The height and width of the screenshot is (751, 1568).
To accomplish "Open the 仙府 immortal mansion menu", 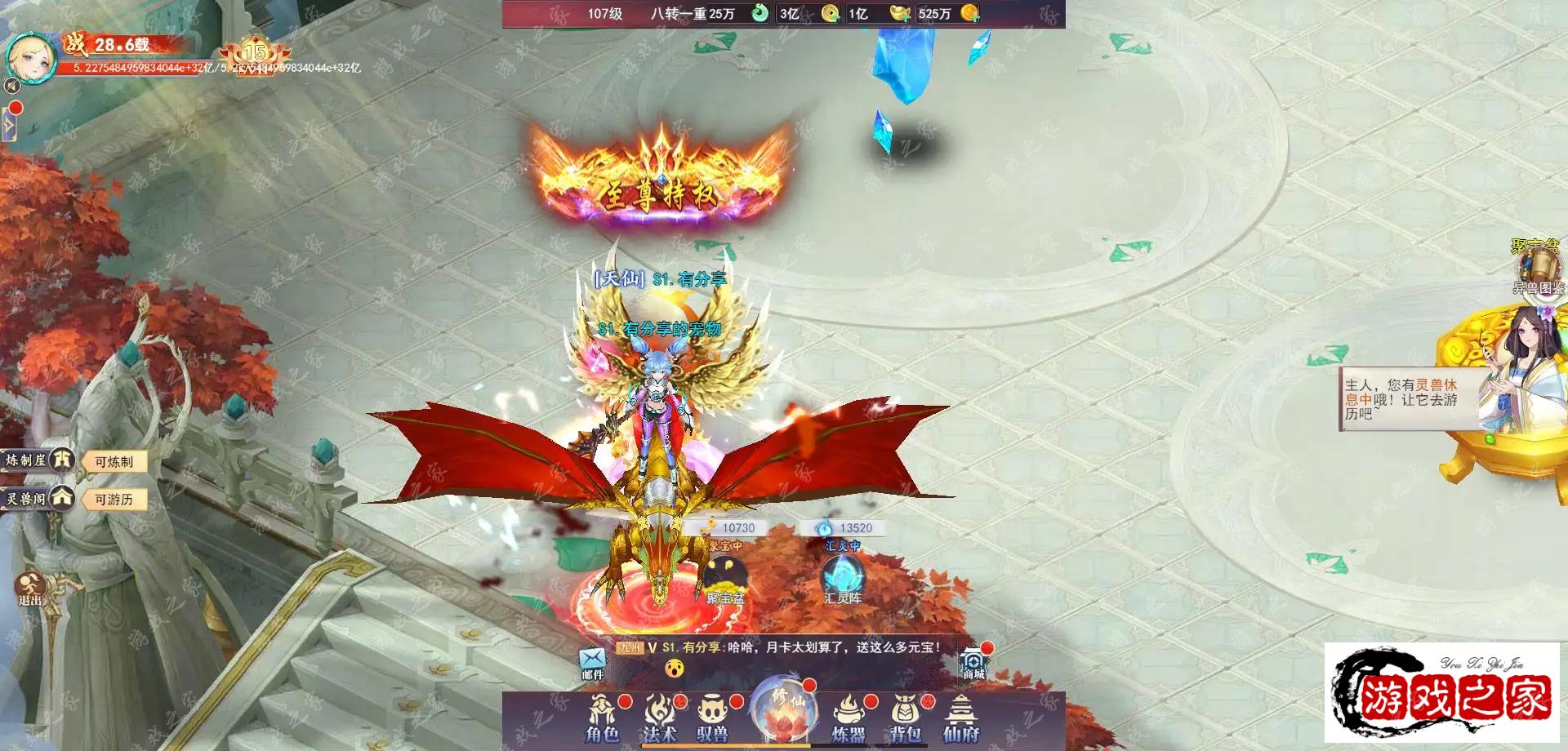I will [961, 718].
